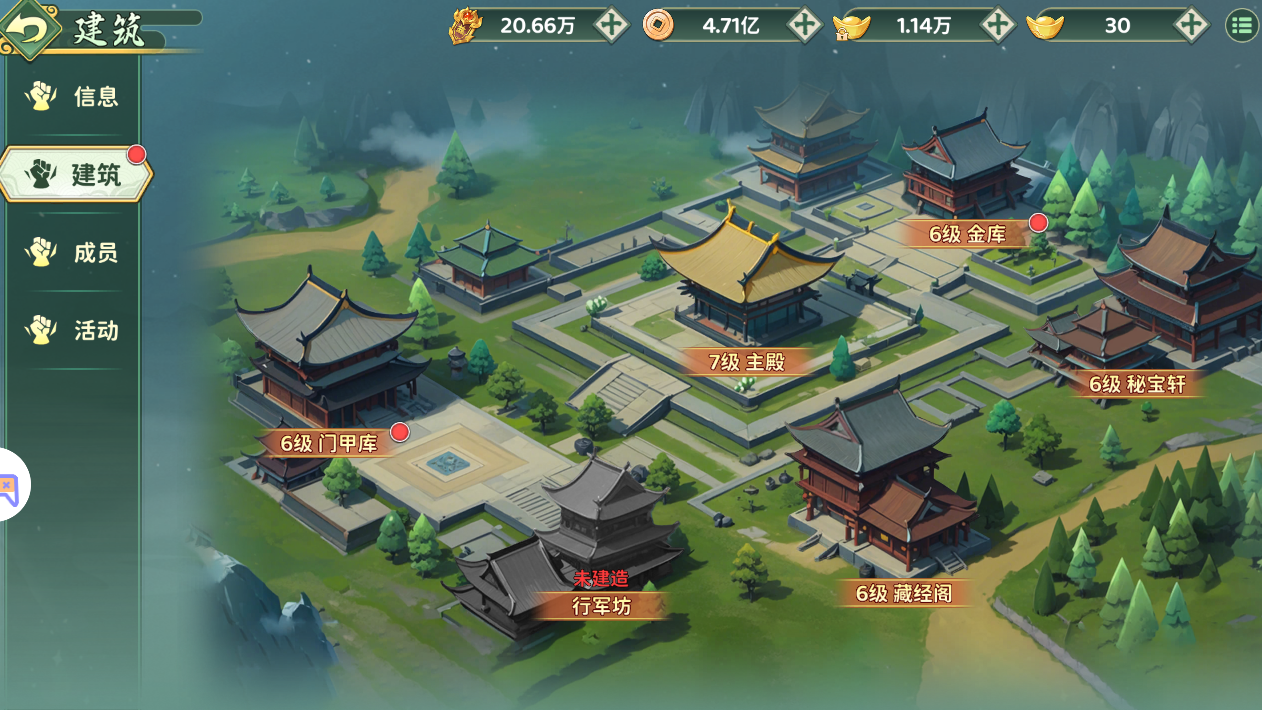Open the floating chat bubble overlay
Screen dimensions: 1262x710
10,486
